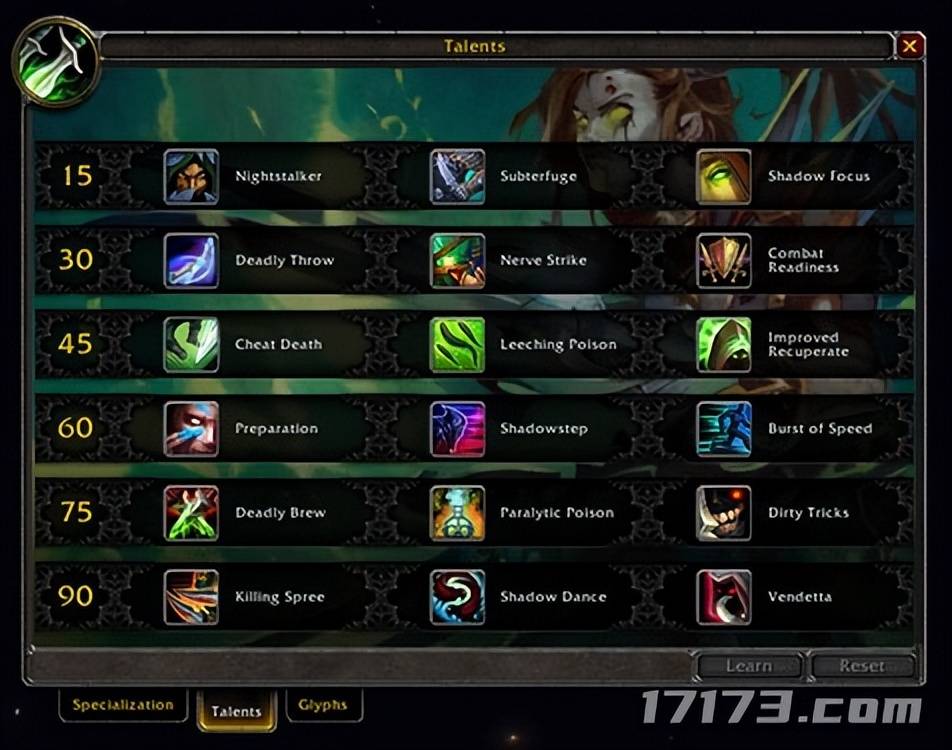This screenshot has width=952, height=750.
Task: Pick the Dirty Tricks talent
Action: click(x=724, y=513)
